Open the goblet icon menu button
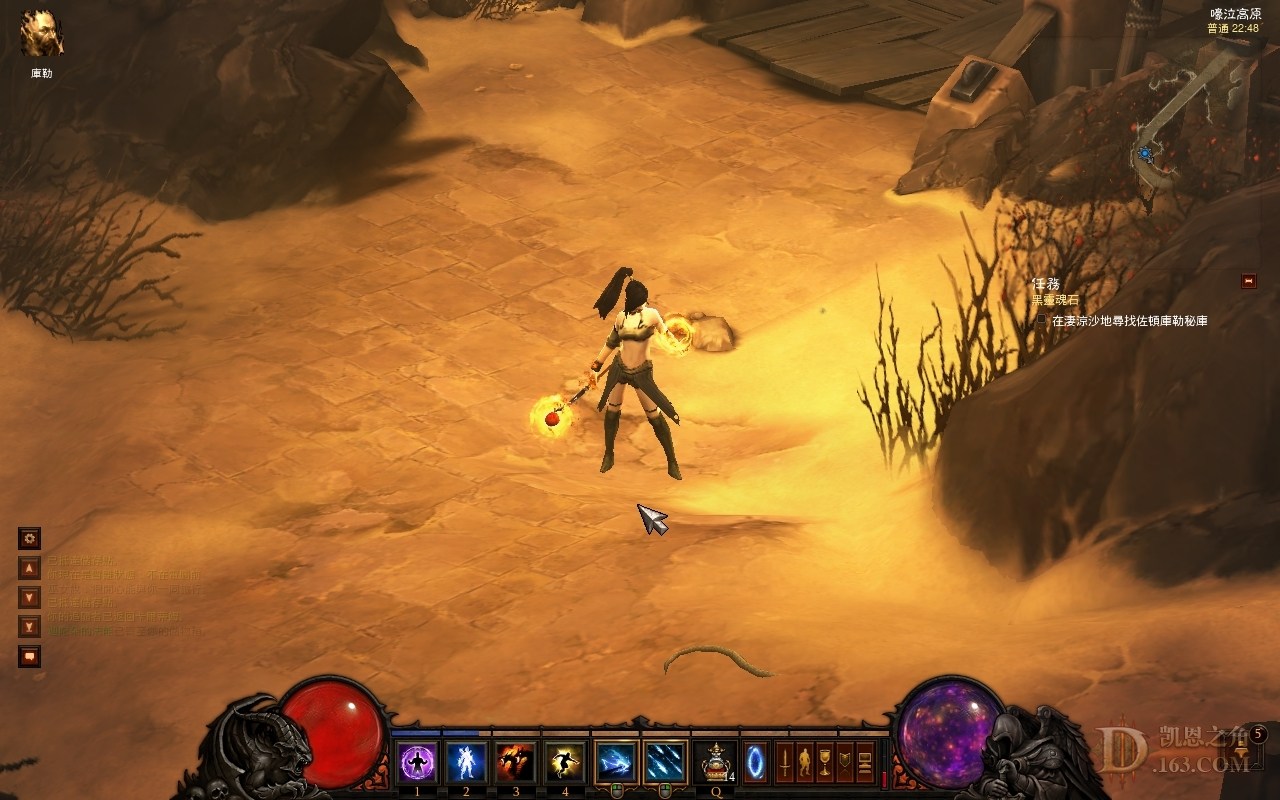The height and width of the screenshot is (800, 1280). click(825, 762)
